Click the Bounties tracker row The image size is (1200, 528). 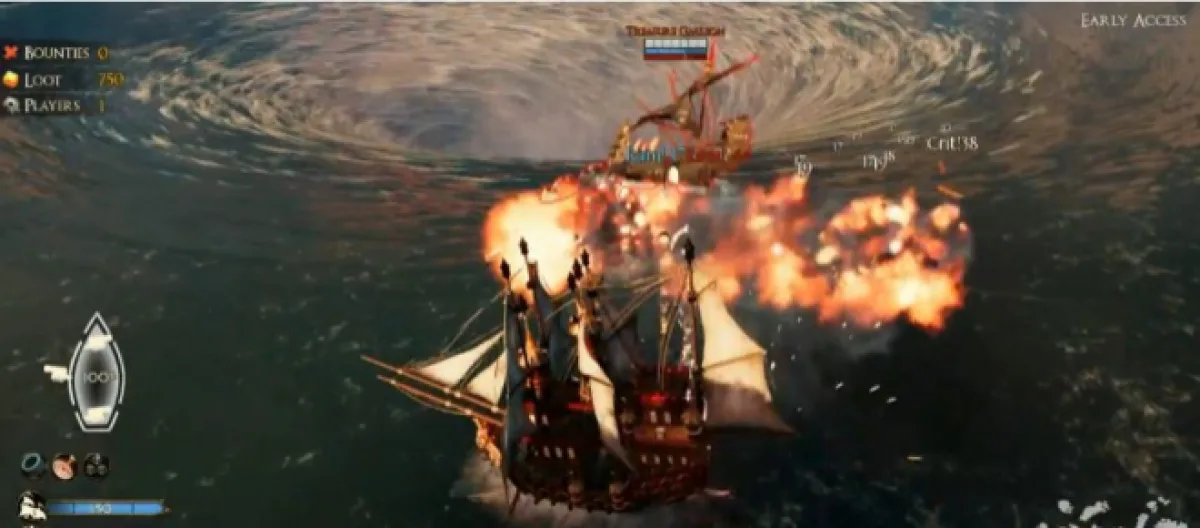(55, 53)
